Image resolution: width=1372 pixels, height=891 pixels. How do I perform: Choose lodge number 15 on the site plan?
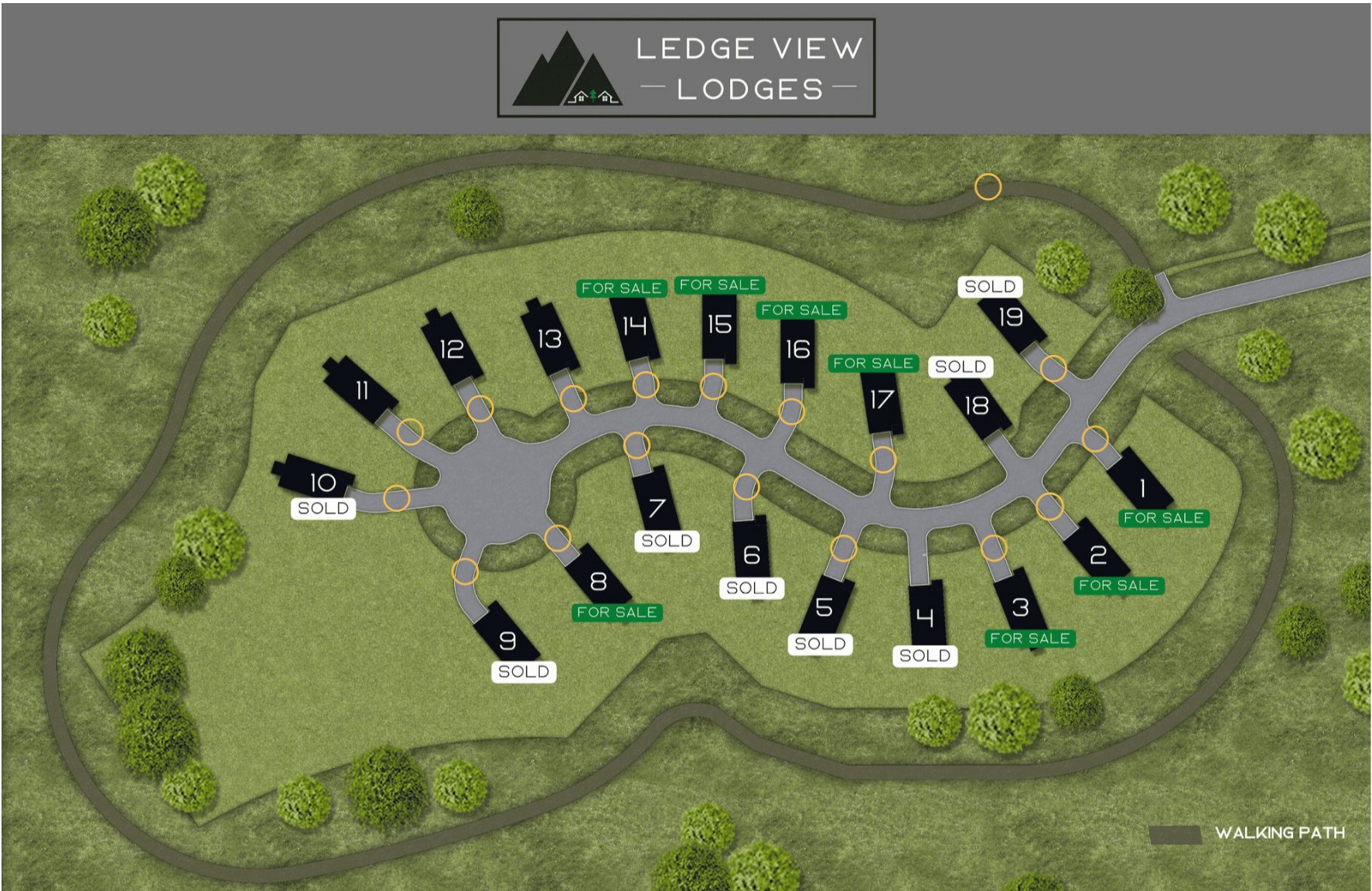tap(719, 325)
